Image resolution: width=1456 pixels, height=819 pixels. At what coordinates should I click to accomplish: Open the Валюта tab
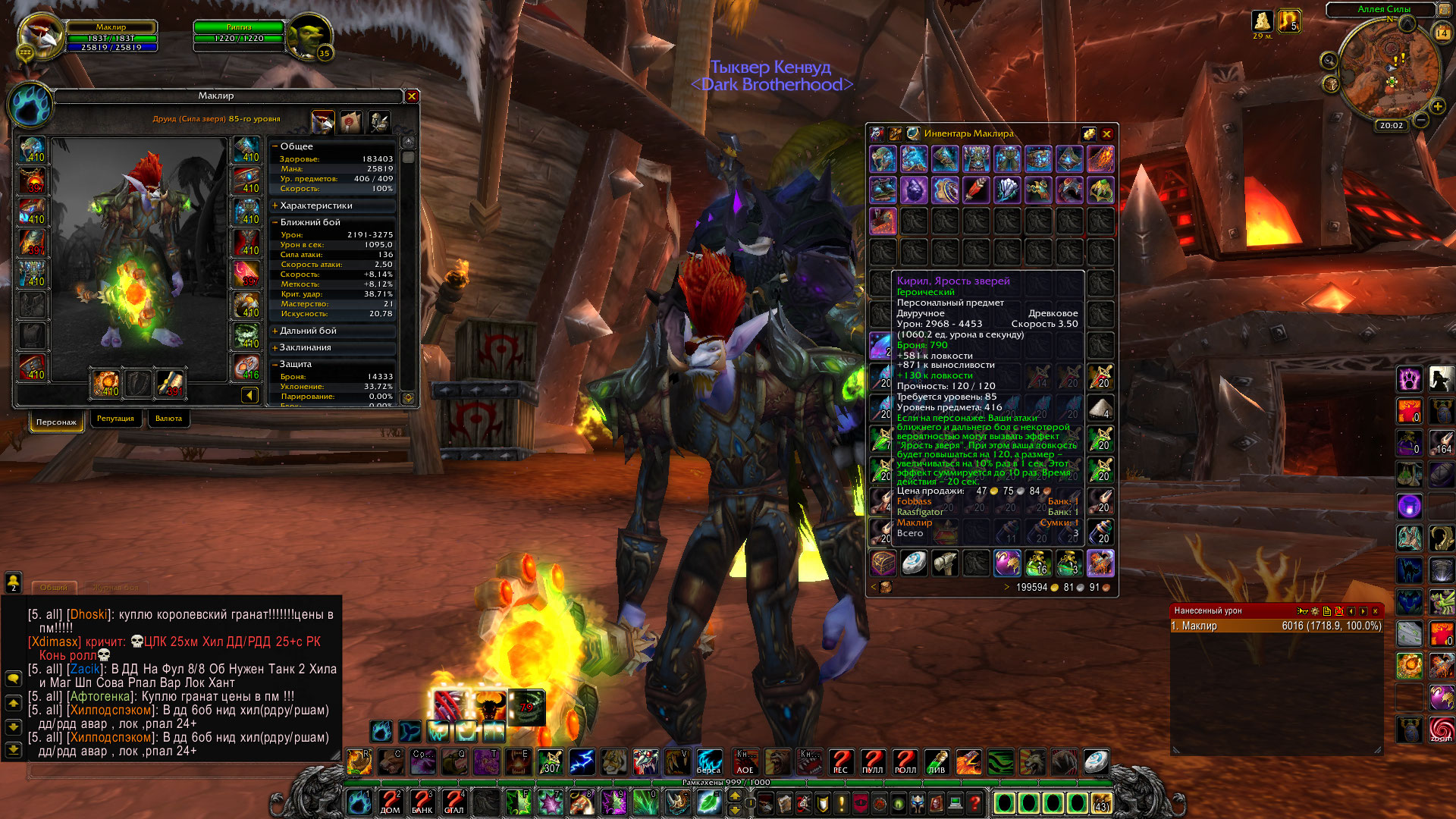tap(168, 419)
